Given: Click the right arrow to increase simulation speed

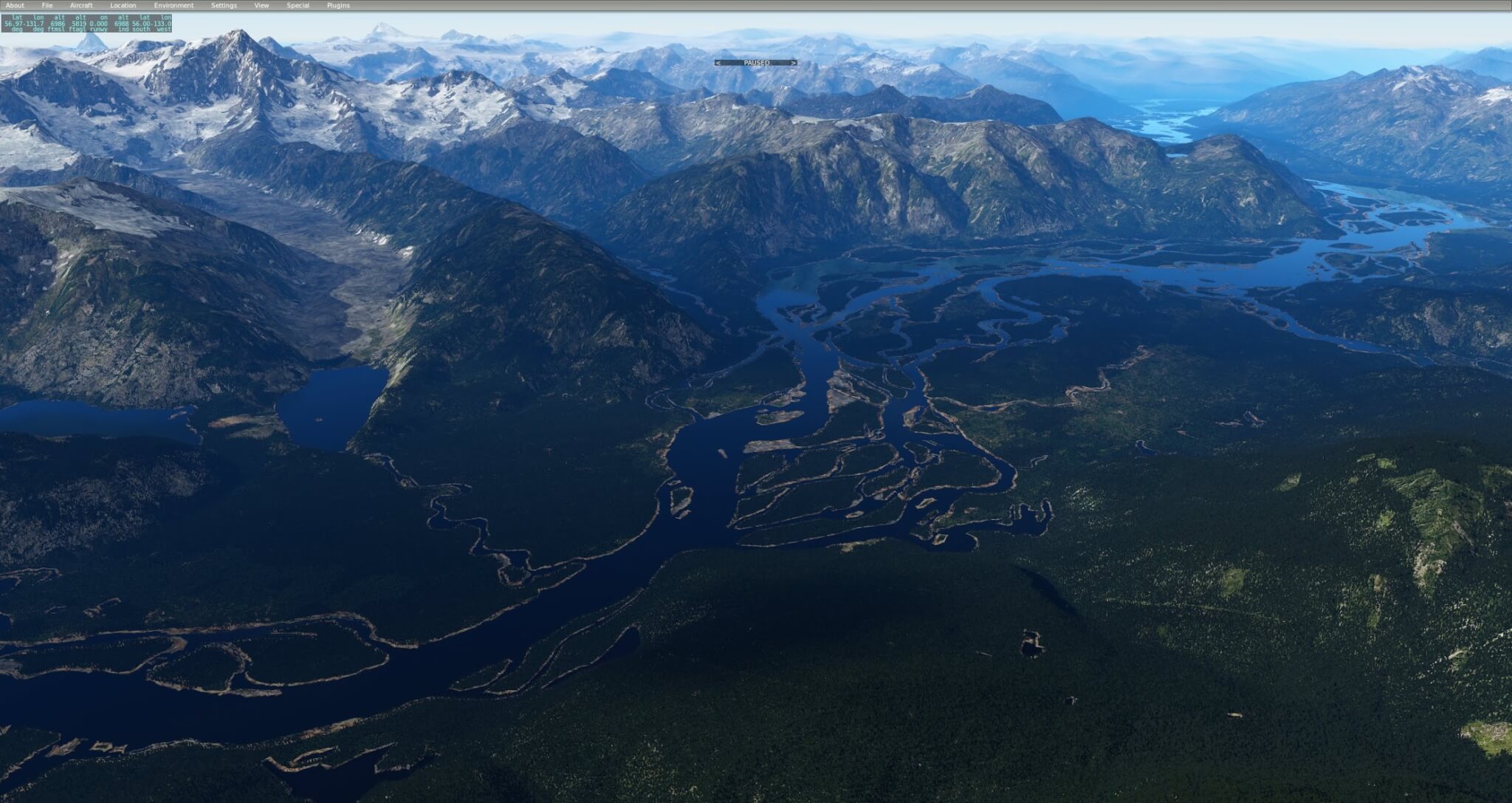Looking at the screenshot, I should click(x=792, y=63).
